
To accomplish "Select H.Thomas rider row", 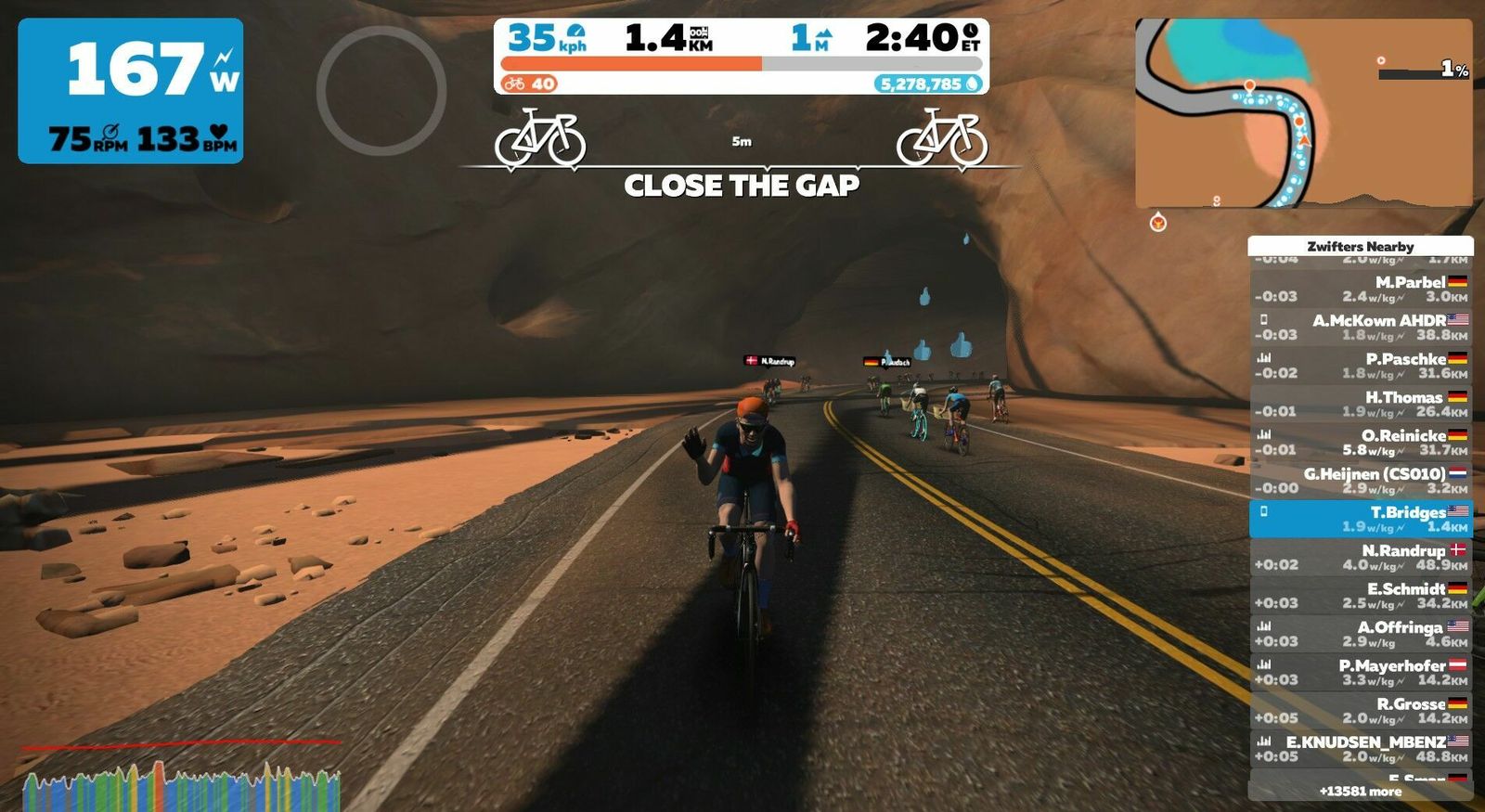I will pos(1360,404).
